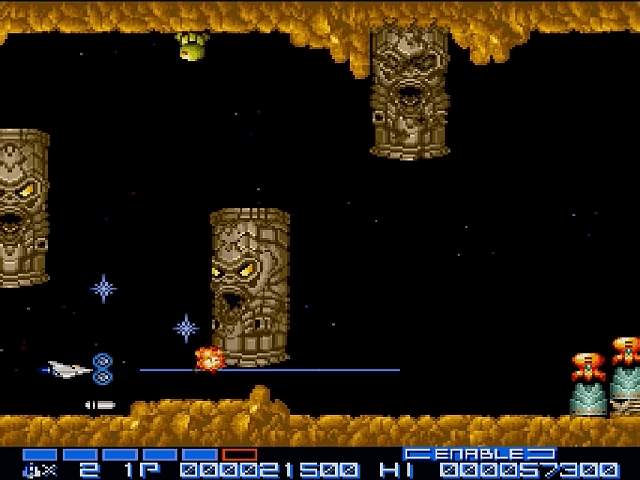Select the red-outlined power meter slot
Screen dimensions: 640x480
(240, 454)
